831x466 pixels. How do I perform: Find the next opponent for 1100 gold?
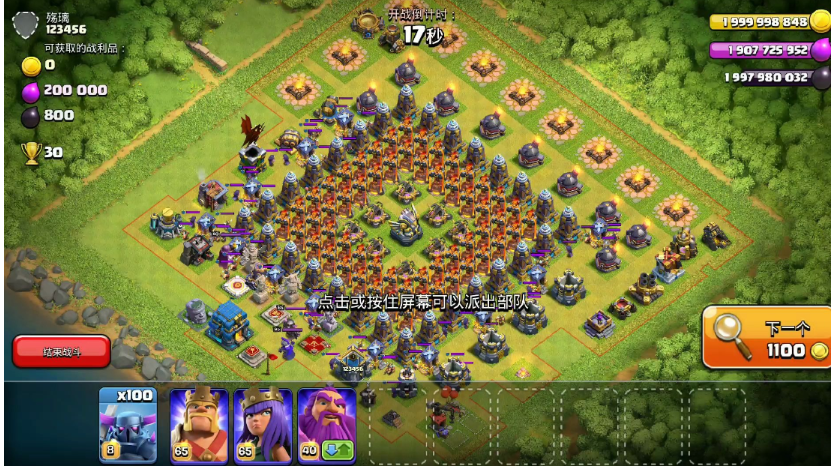(x=767, y=337)
